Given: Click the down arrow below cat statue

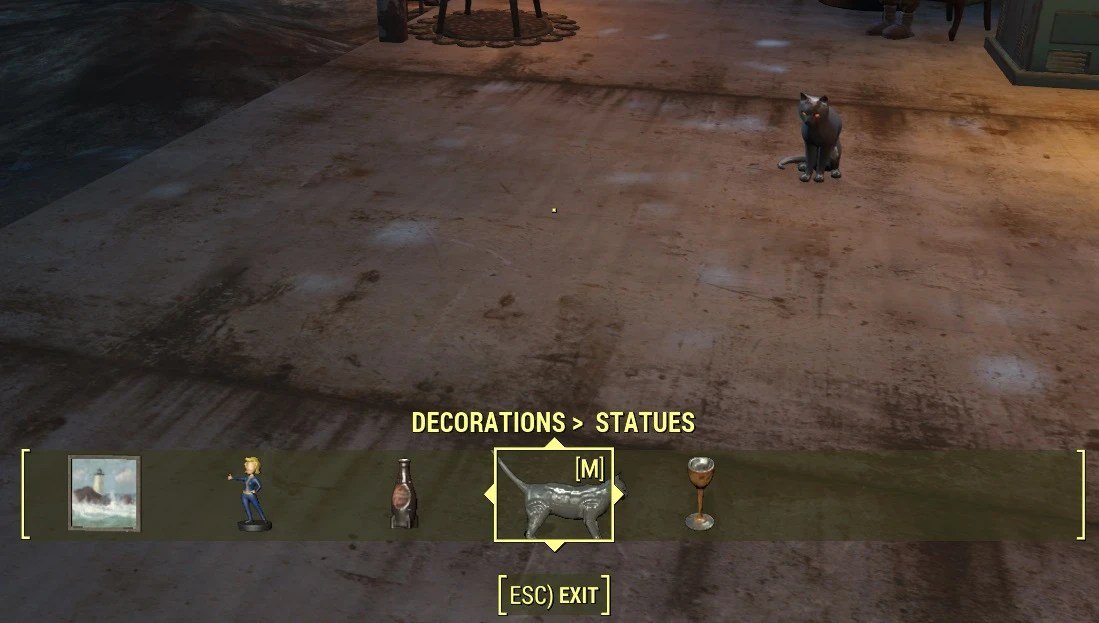Looking at the screenshot, I should click(x=553, y=546).
